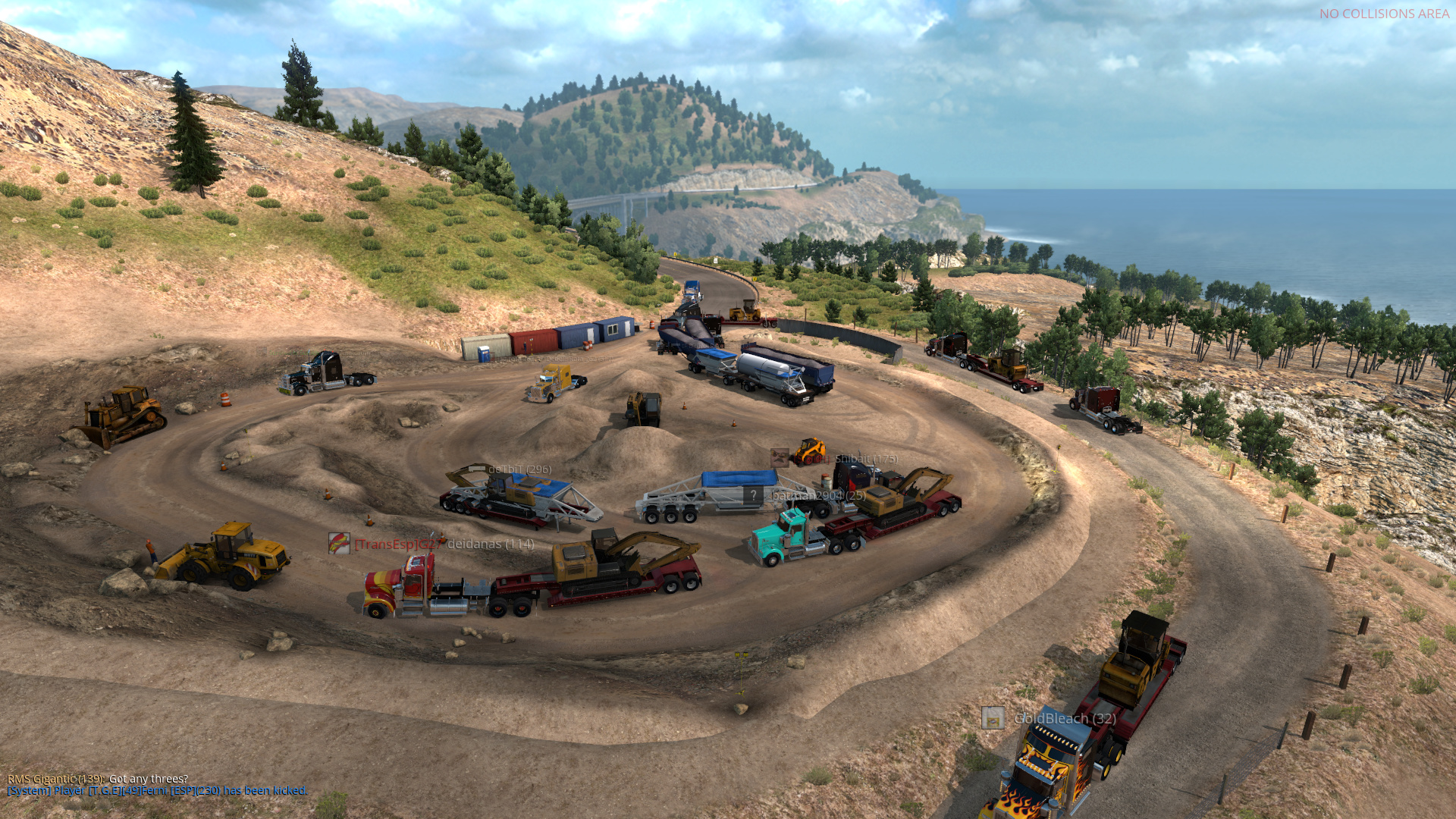Expand Shibait (175) name label

tap(864, 458)
